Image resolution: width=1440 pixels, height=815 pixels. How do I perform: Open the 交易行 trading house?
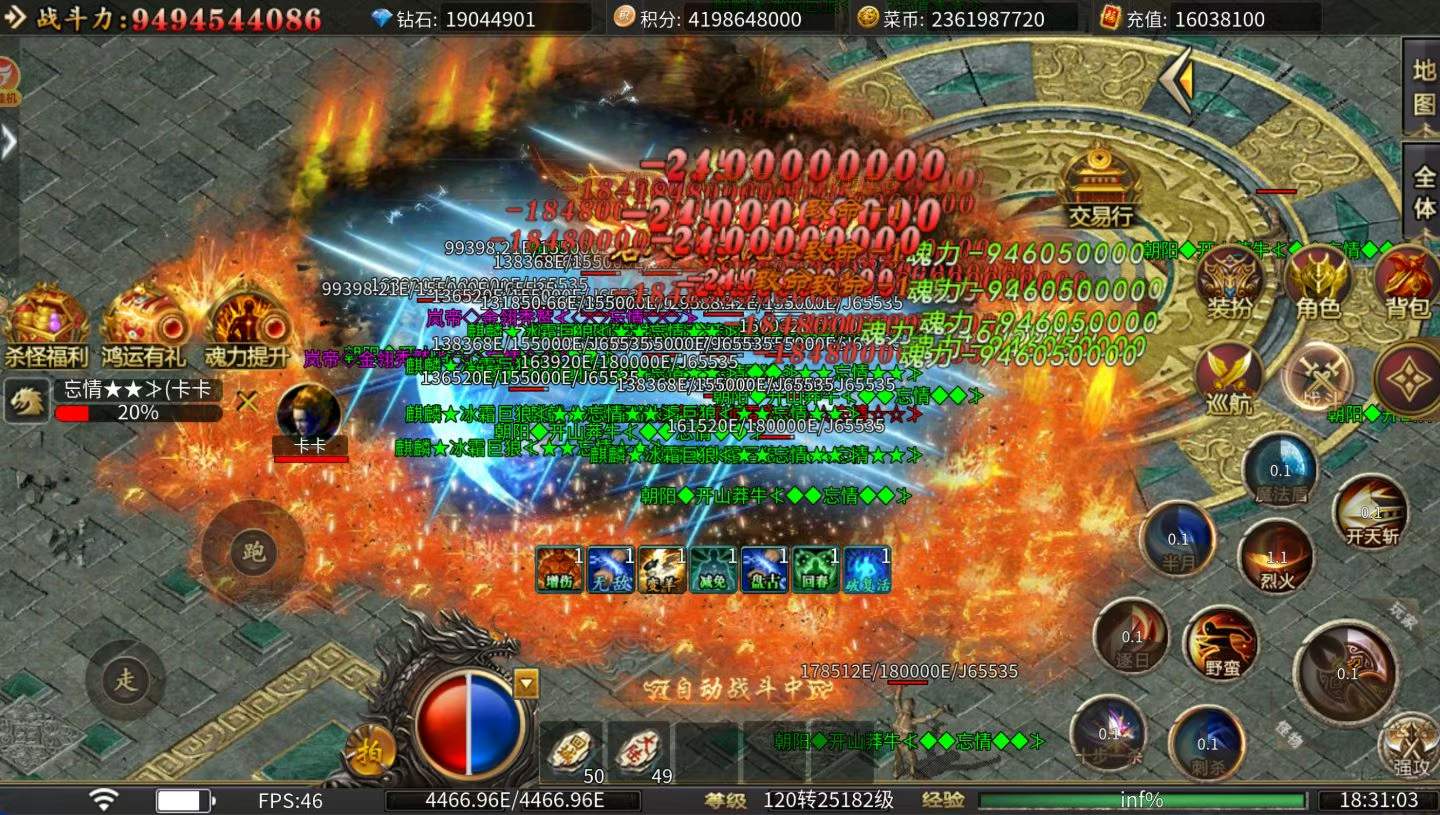point(1100,186)
